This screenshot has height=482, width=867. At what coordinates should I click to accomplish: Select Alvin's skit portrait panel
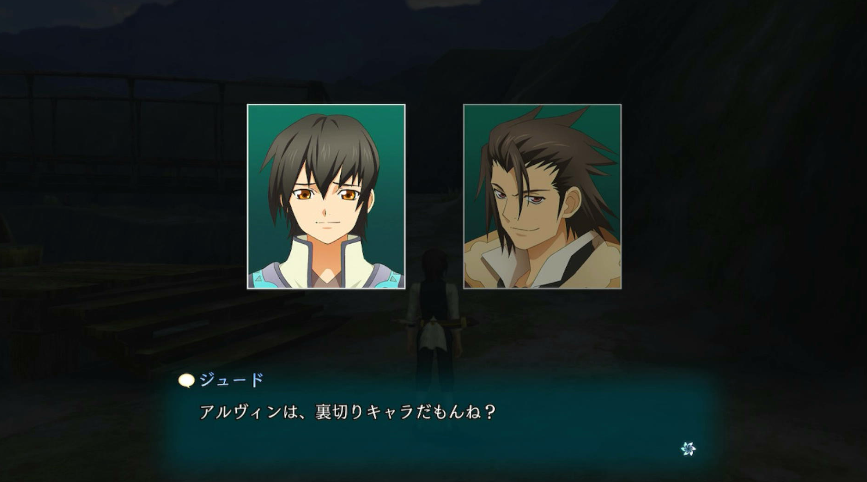pyautogui.click(x=542, y=196)
